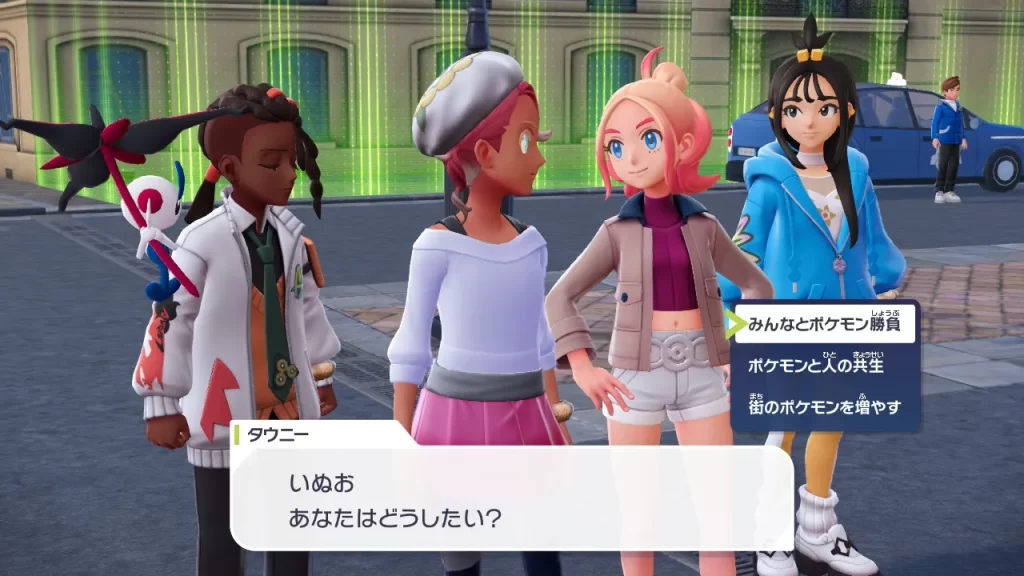The width and height of the screenshot is (1024, 576).
Task: Pick the 街のポケモンを増やす answer
Action: (825, 407)
